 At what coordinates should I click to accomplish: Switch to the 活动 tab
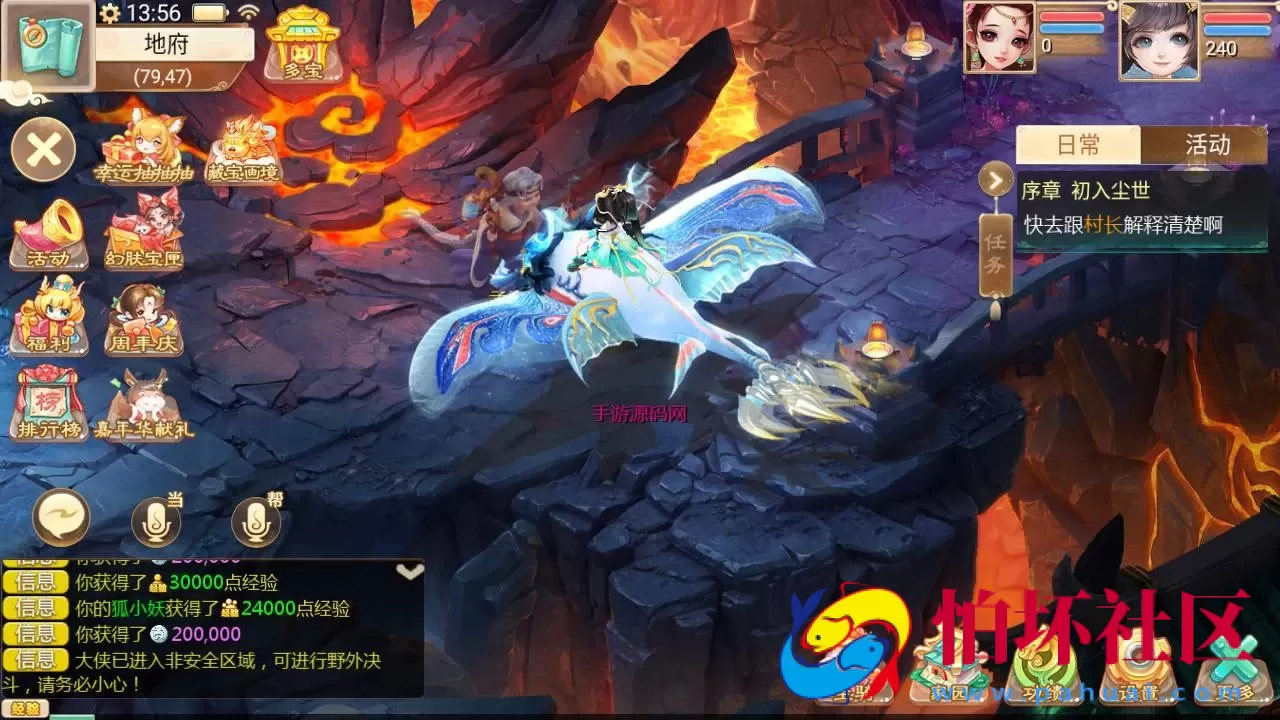(x=1207, y=145)
